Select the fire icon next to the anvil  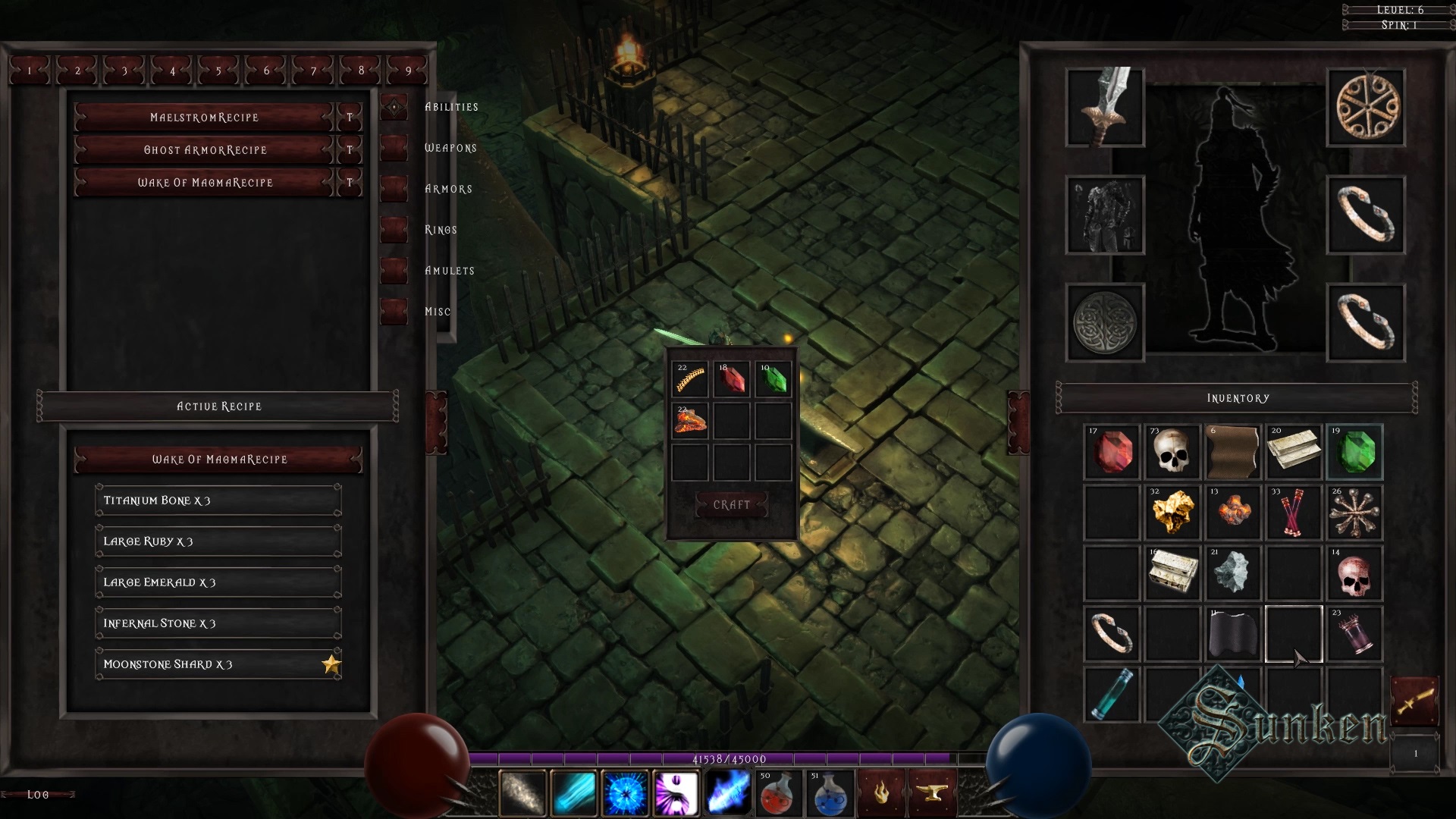pyautogui.click(x=882, y=792)
